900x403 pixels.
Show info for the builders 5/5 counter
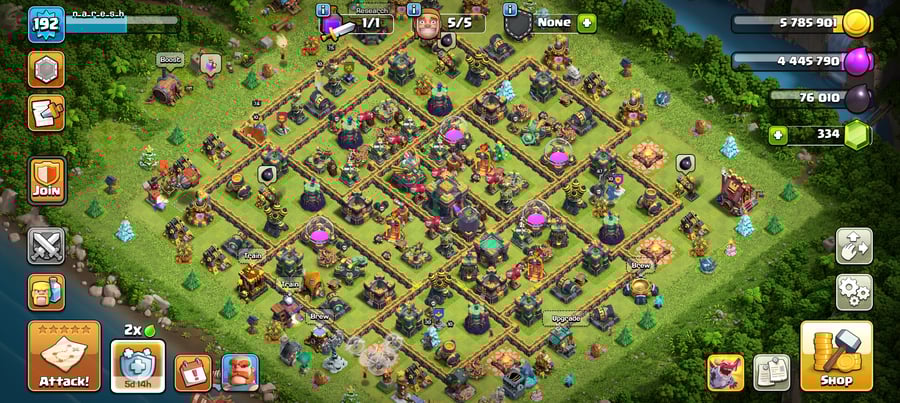pos(415,10)
